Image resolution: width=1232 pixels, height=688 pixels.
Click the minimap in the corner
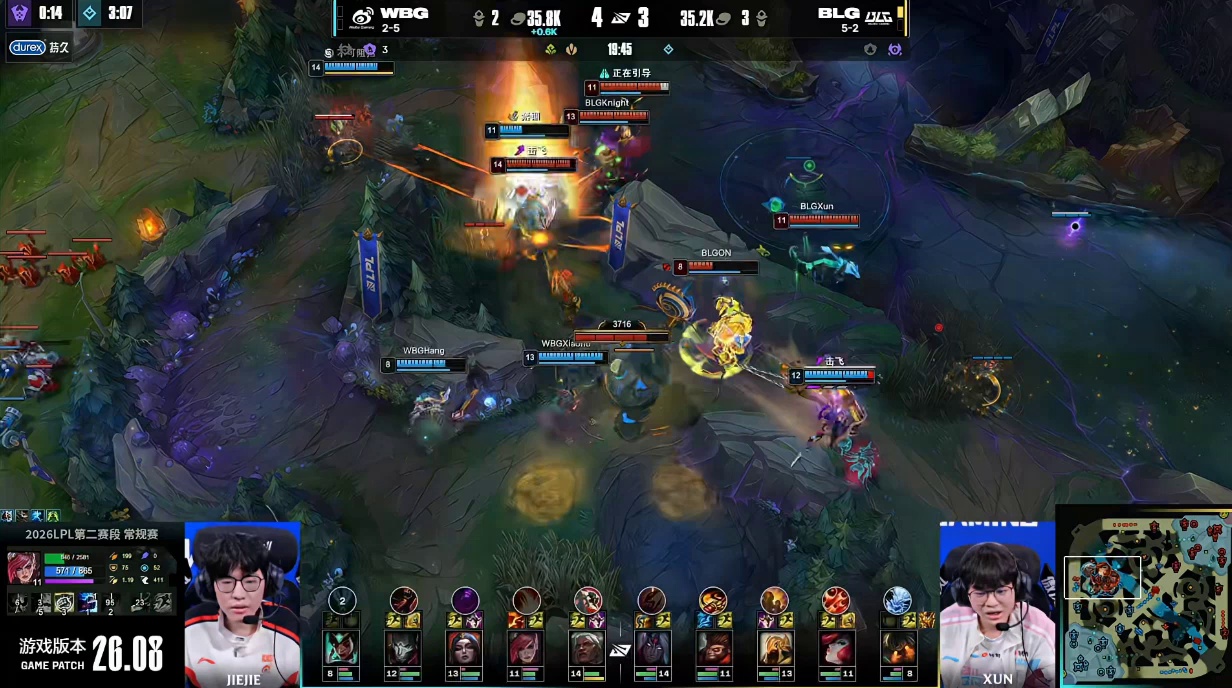pos(1145,597)
